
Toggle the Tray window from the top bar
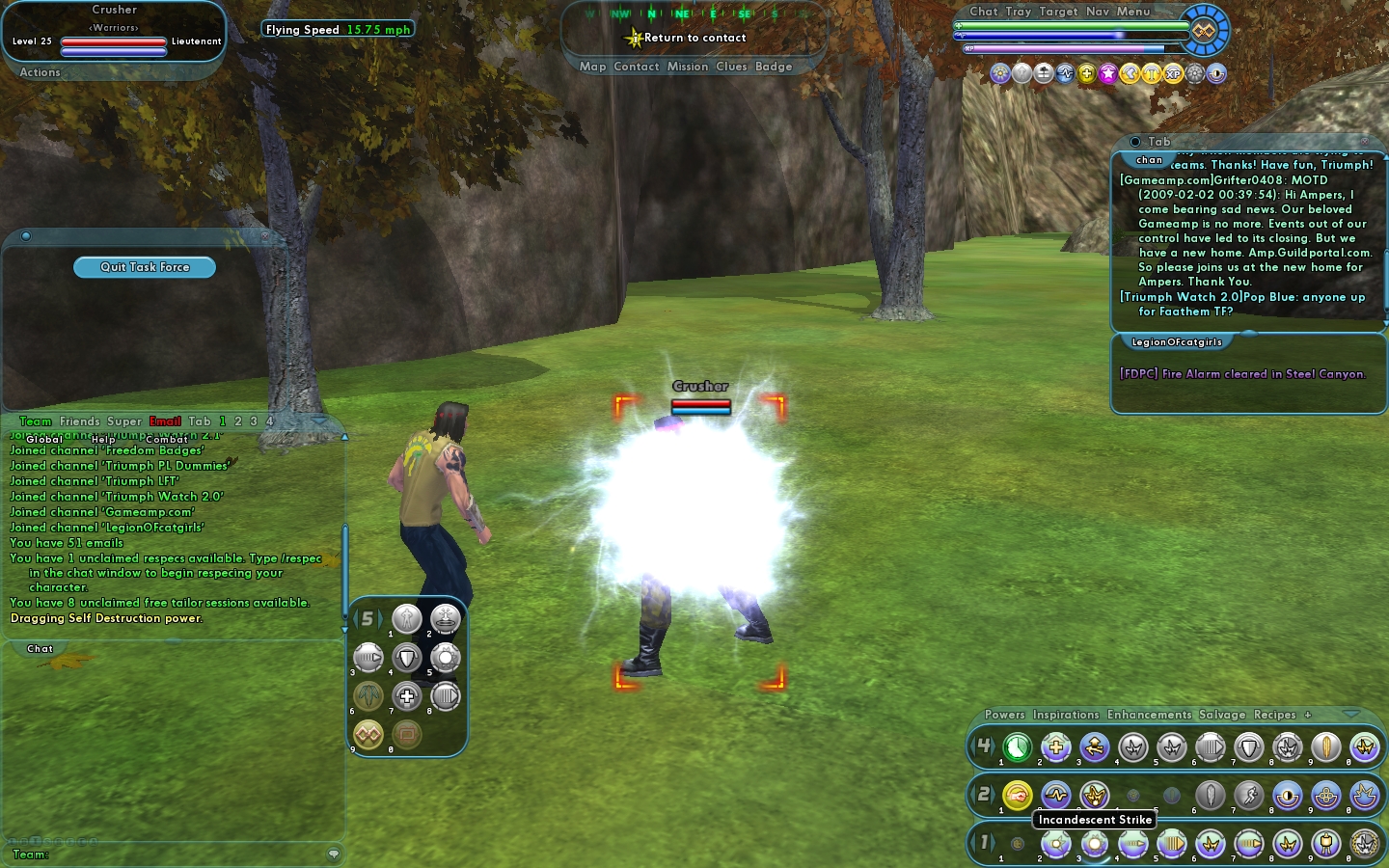pyautogui.click(x=1019, y=12)
